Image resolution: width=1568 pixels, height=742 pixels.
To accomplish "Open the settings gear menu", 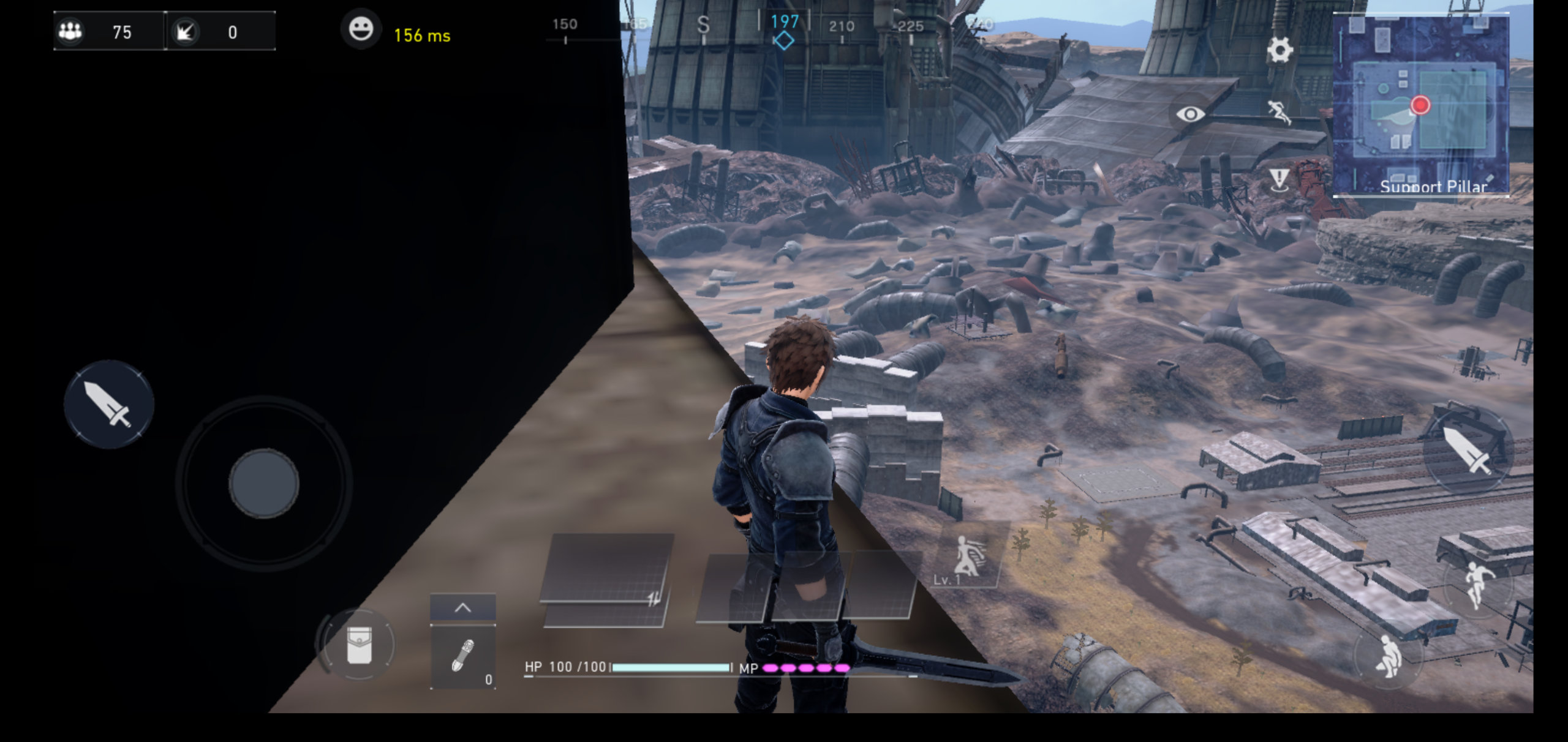I will (x=1280, y=50).
